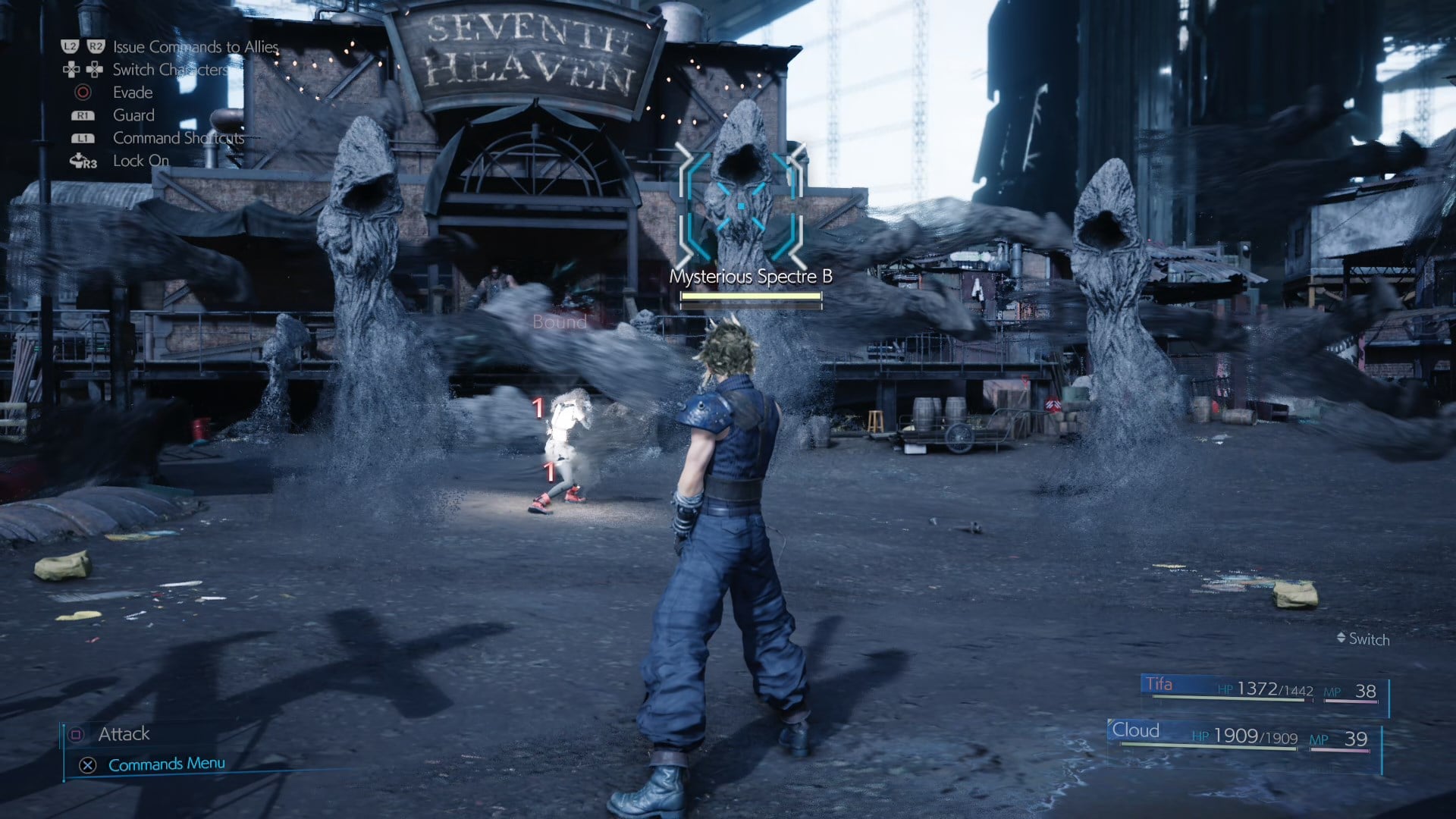
Task: Click the L2 button icon for ally commands
Action: coord(69,46)
